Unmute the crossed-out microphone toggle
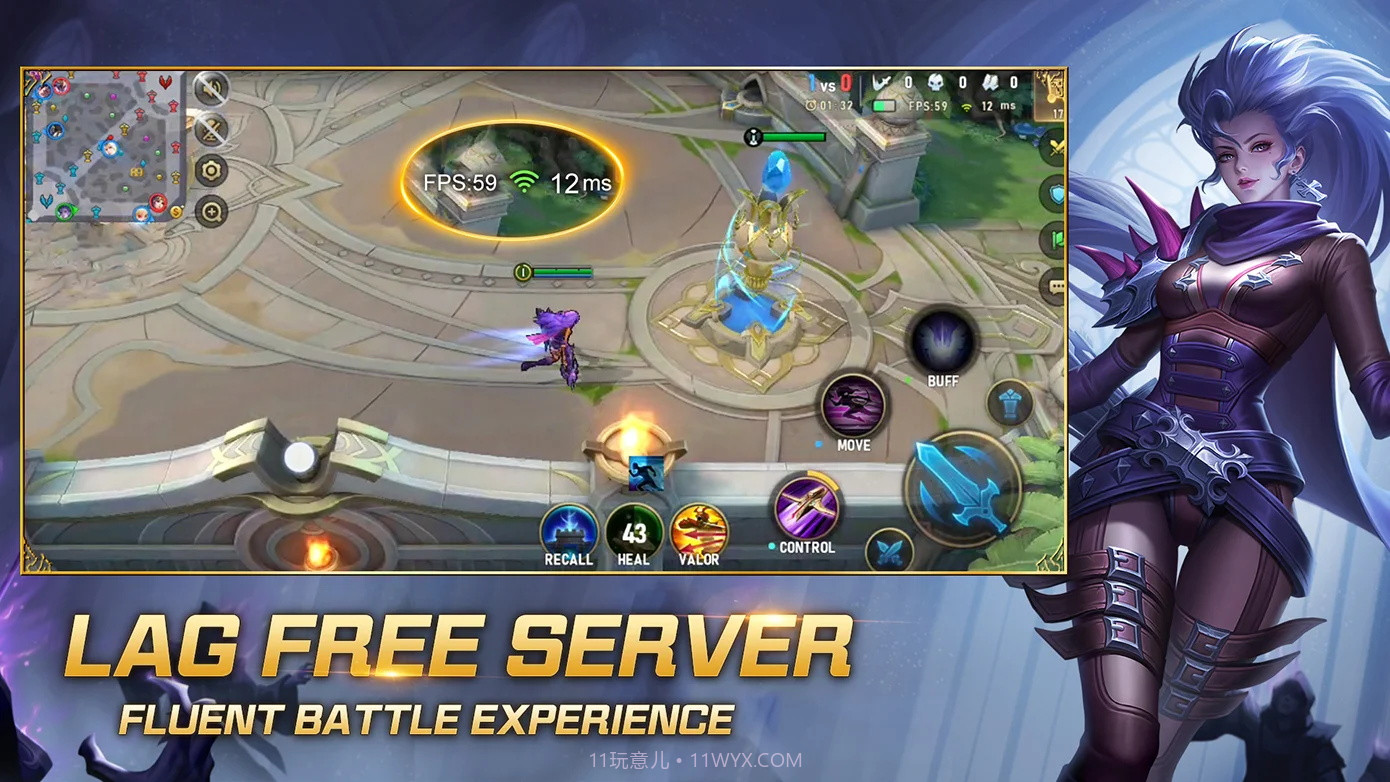The width and height of the screenshot is (1390, 782). tap(210, 130)
